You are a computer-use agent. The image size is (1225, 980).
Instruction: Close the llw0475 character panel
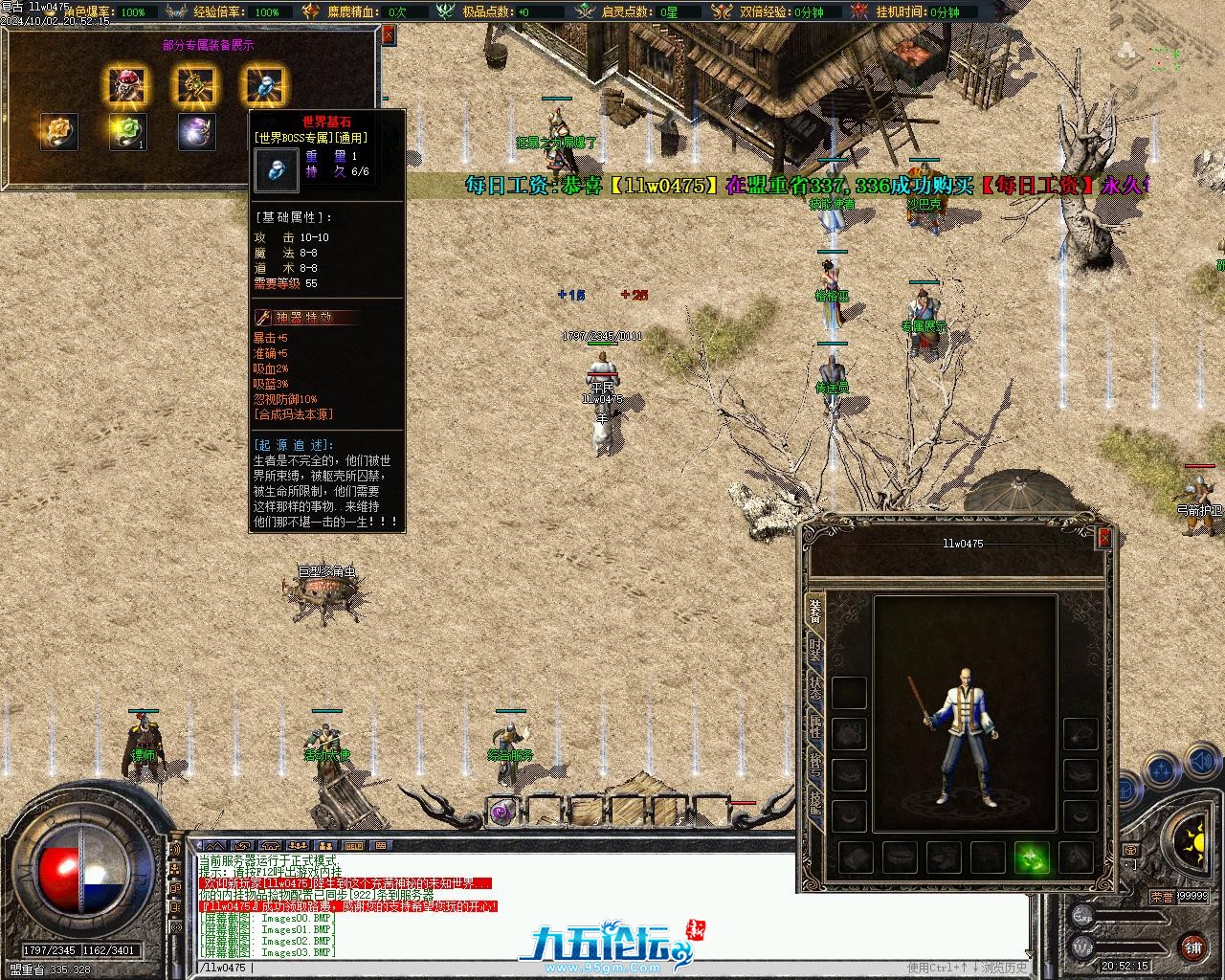click(1104, 539)
